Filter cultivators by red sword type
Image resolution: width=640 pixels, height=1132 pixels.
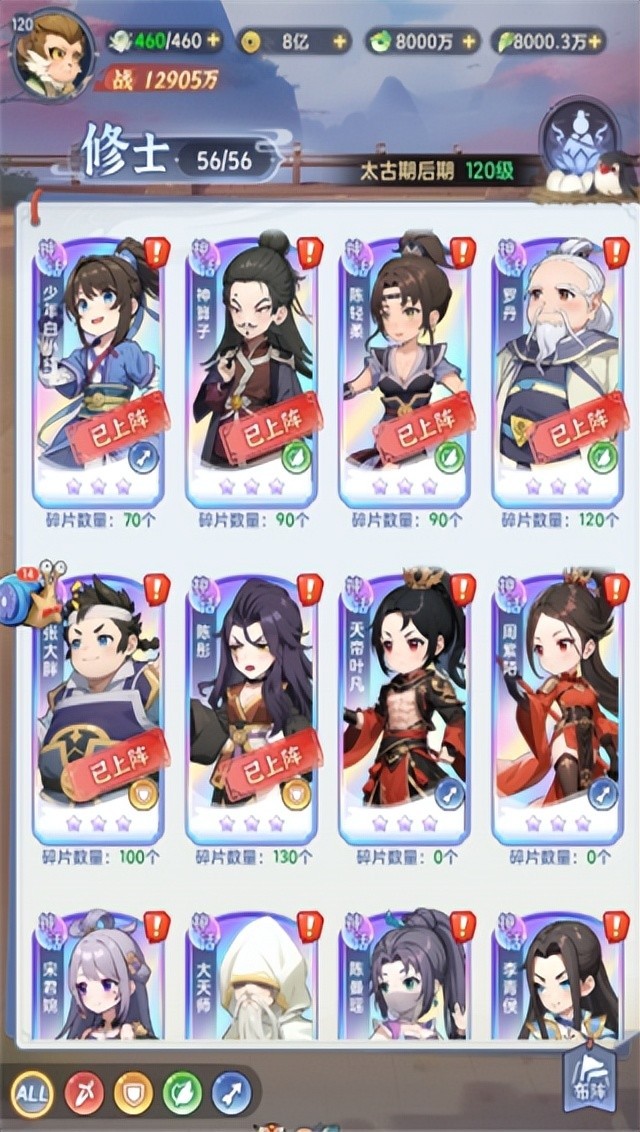84,1091
